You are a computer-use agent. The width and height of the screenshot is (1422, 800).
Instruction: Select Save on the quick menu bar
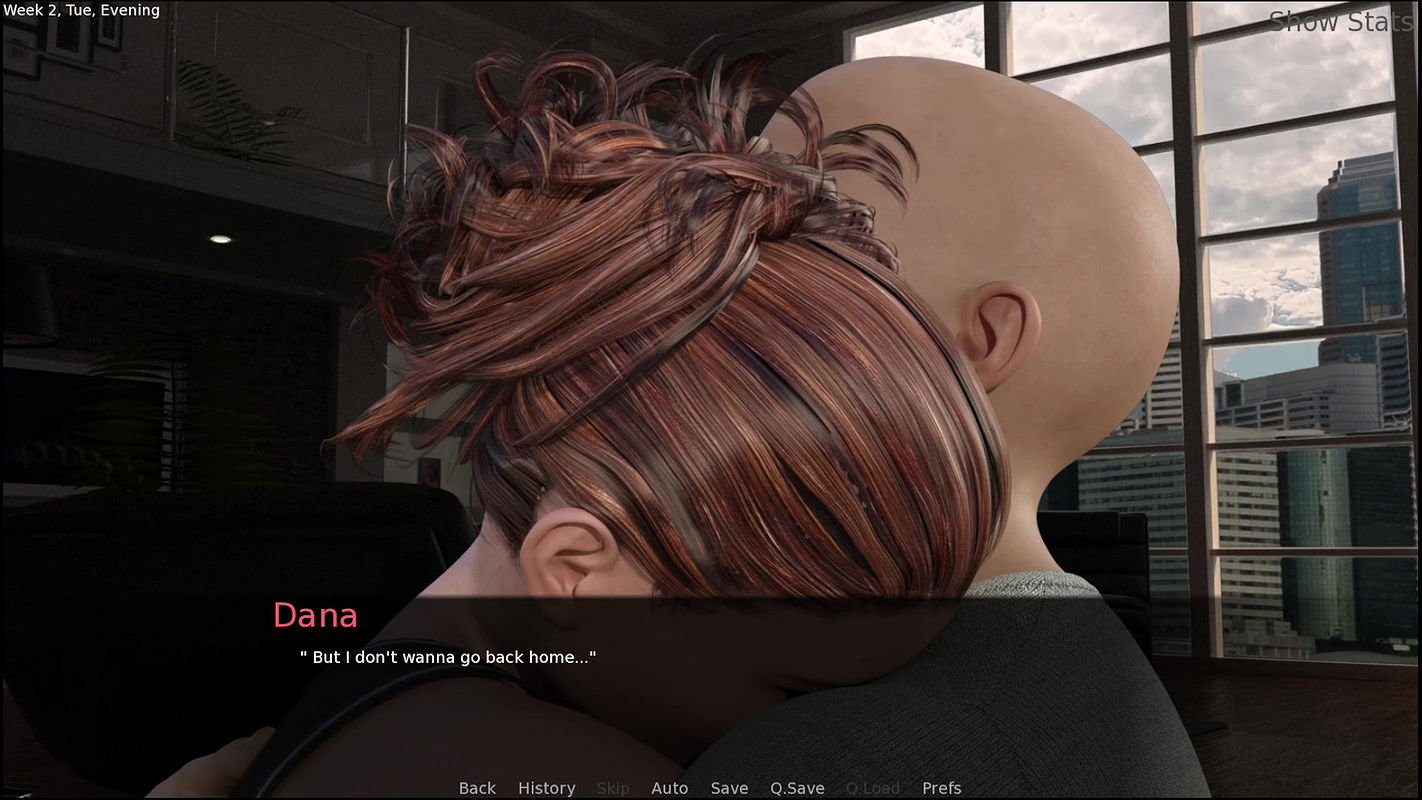tap(729, 788)
